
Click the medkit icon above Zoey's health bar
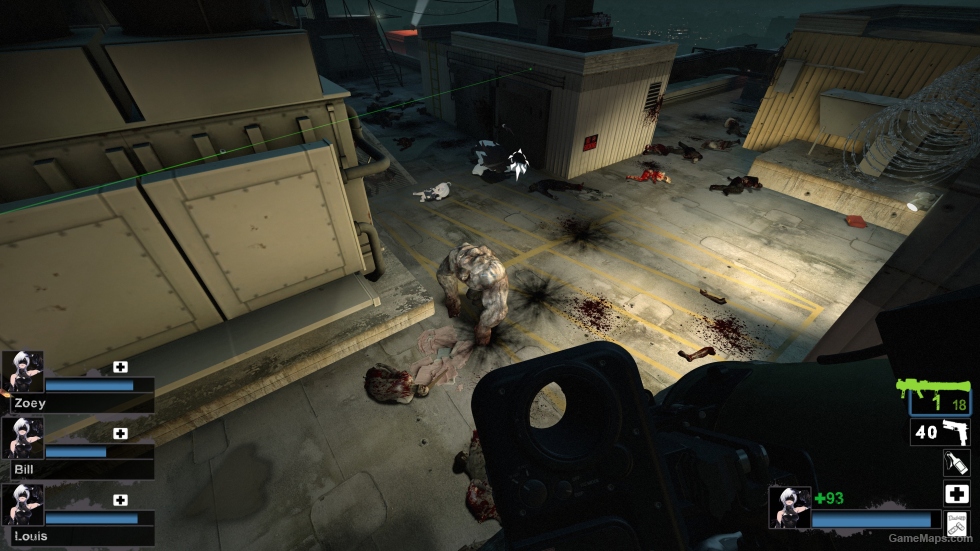pos(121,367)
